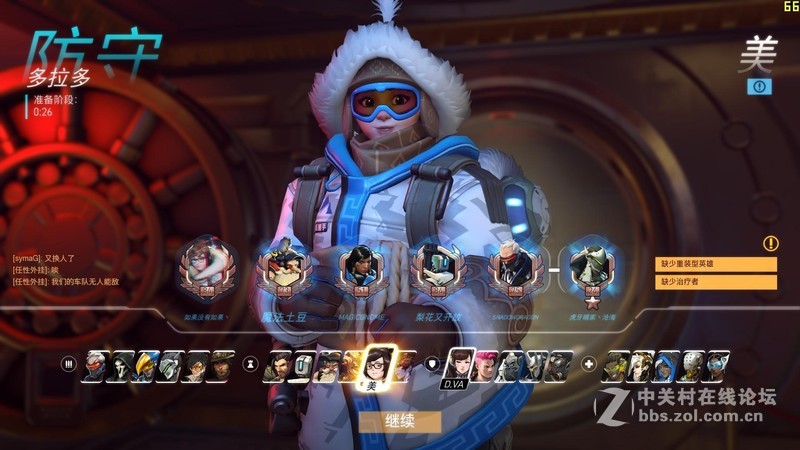
Task: Select the teammate card showing Torbjörn
Action: [x=277, y=268]
